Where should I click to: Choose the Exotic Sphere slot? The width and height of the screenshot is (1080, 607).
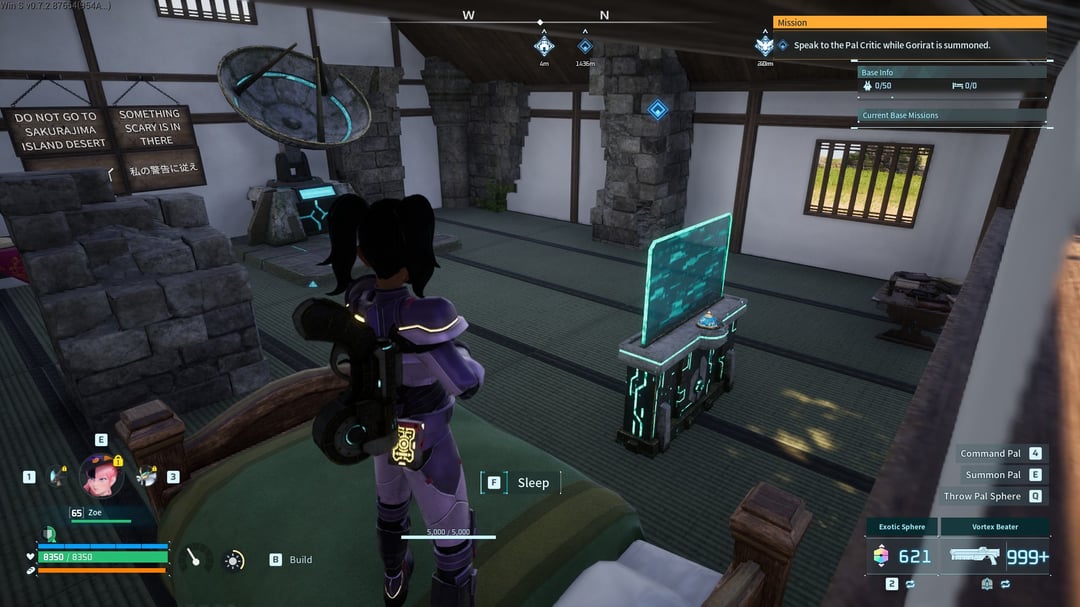point(901,556)
